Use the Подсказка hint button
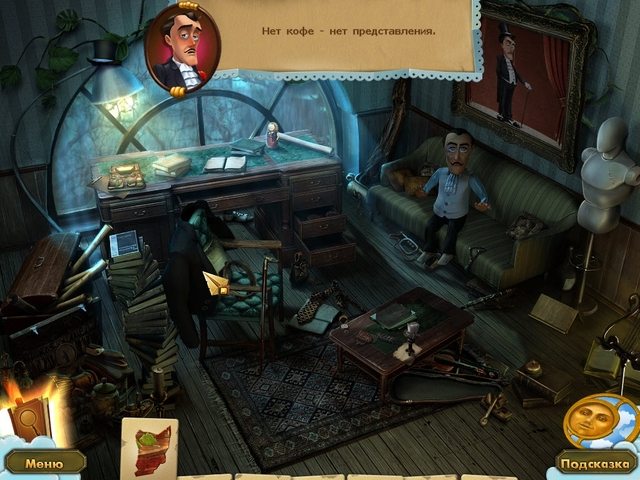Viewport: 640px width, 480px height. 594,464
